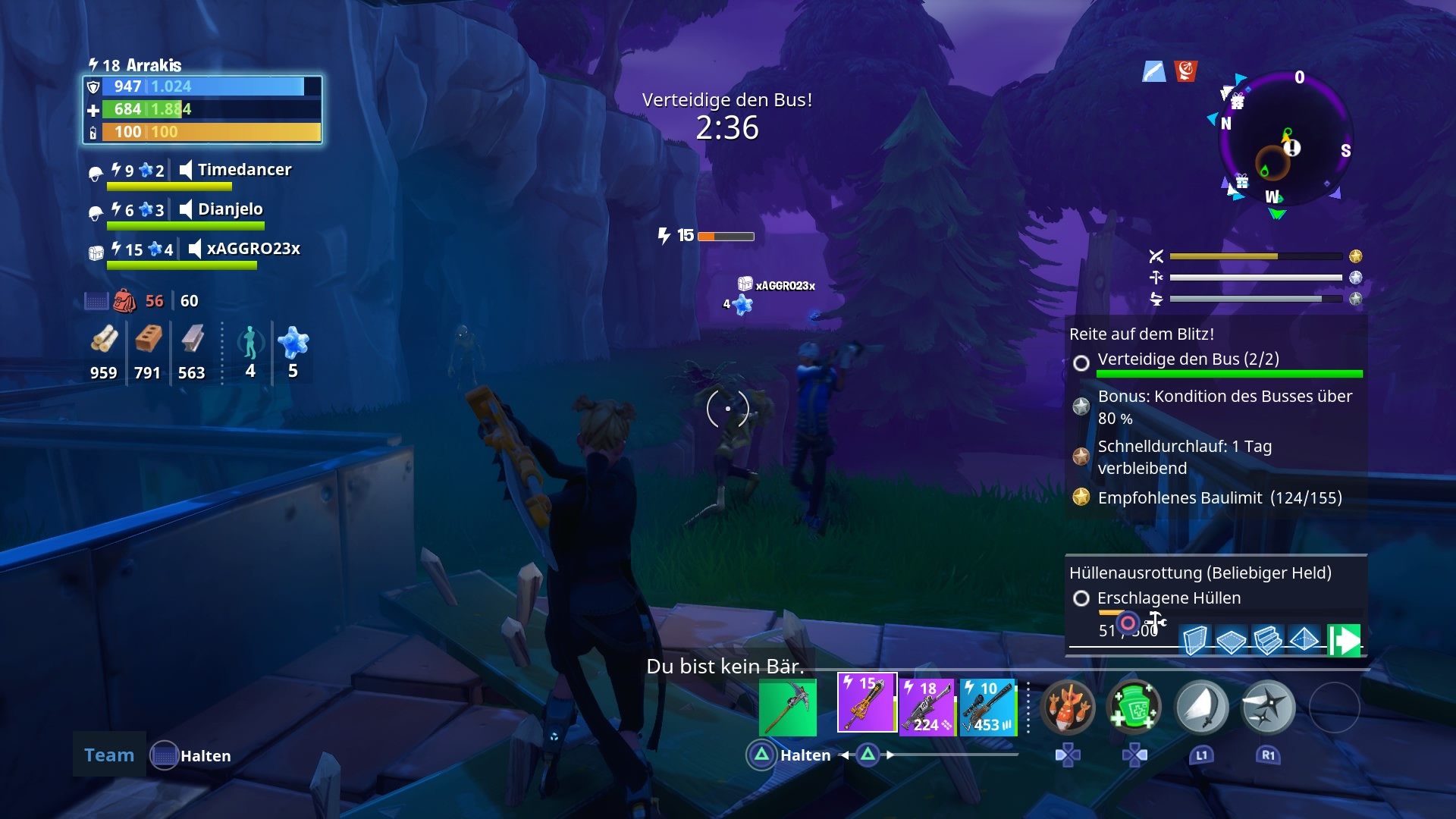
Task: Choose the floor building piece
Action: (1232, 641)
